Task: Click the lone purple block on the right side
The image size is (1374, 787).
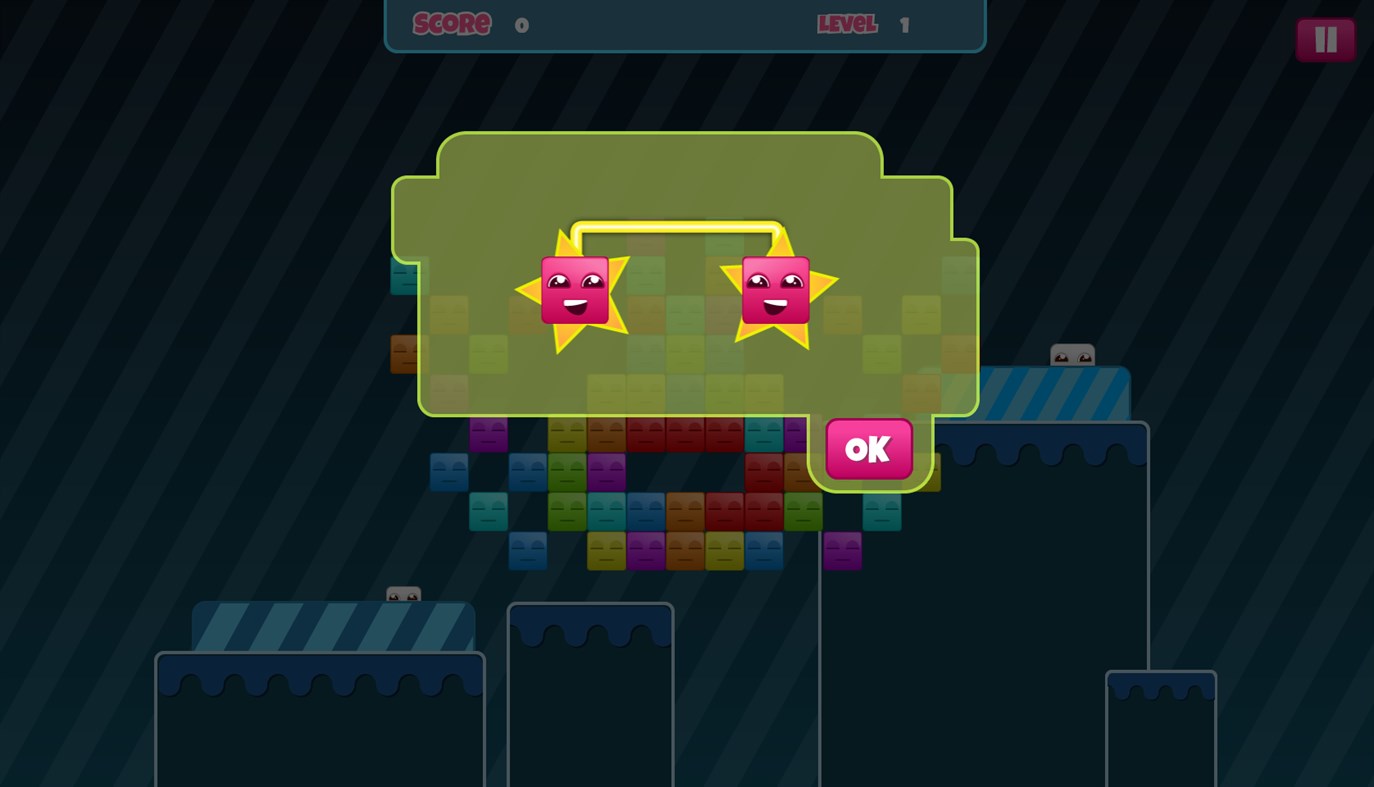Action: (x=841, y=551)
